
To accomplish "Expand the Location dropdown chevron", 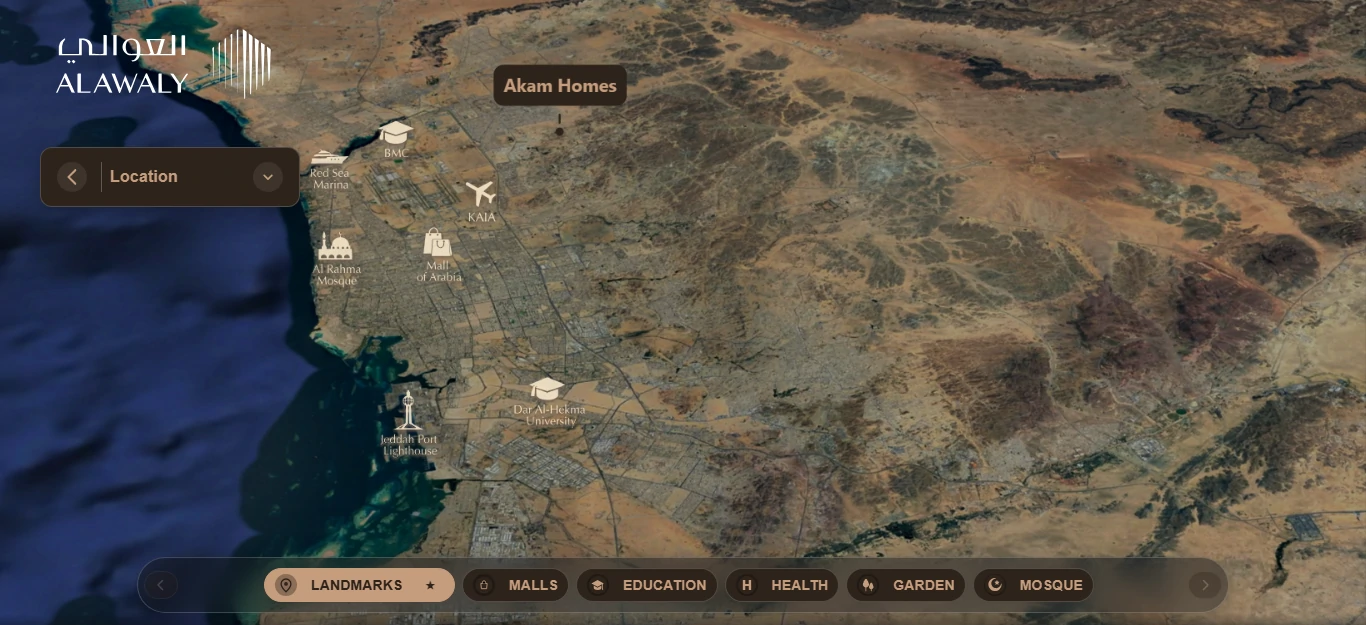I will (267, 177).
